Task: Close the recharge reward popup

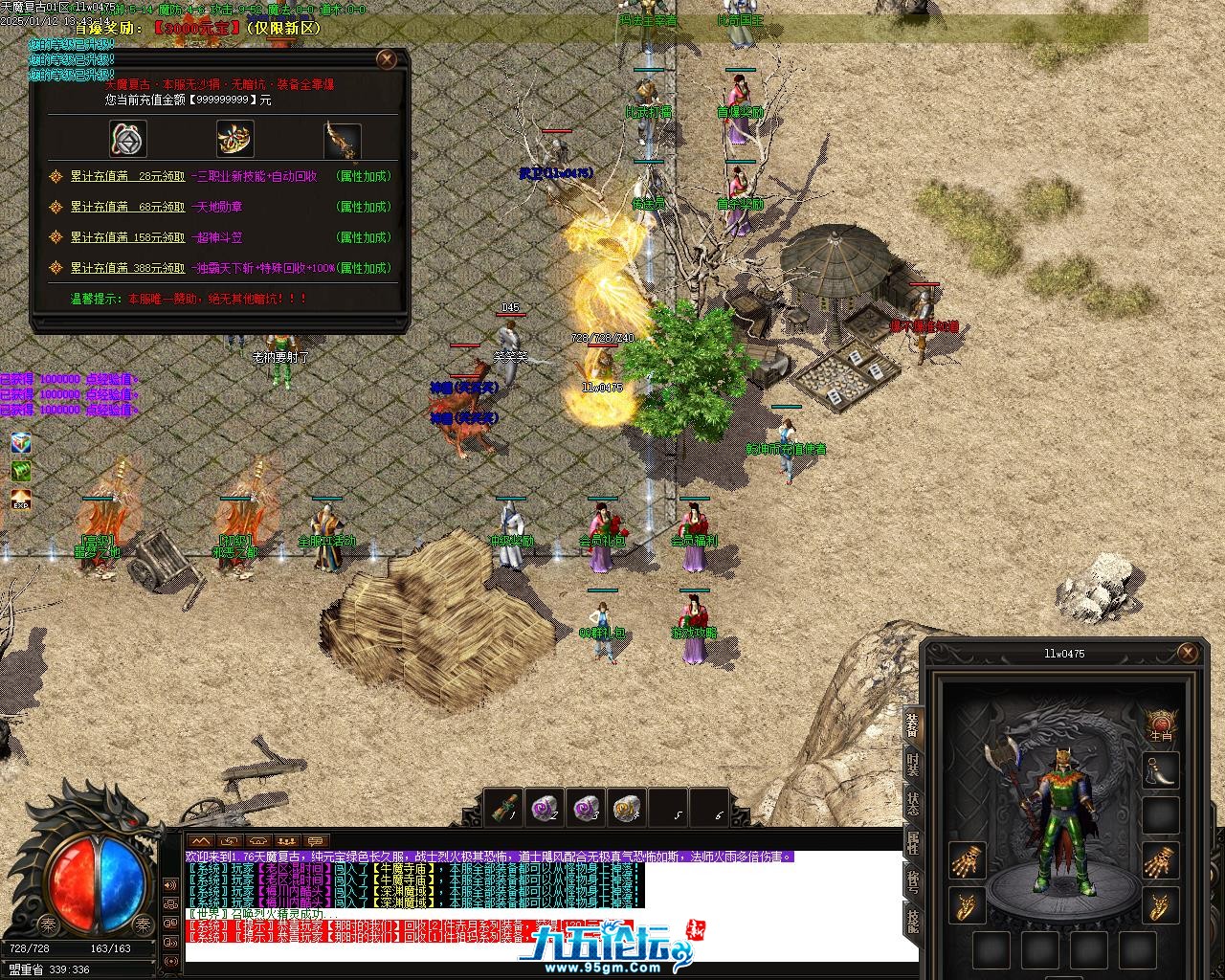Action: [387, 59]
